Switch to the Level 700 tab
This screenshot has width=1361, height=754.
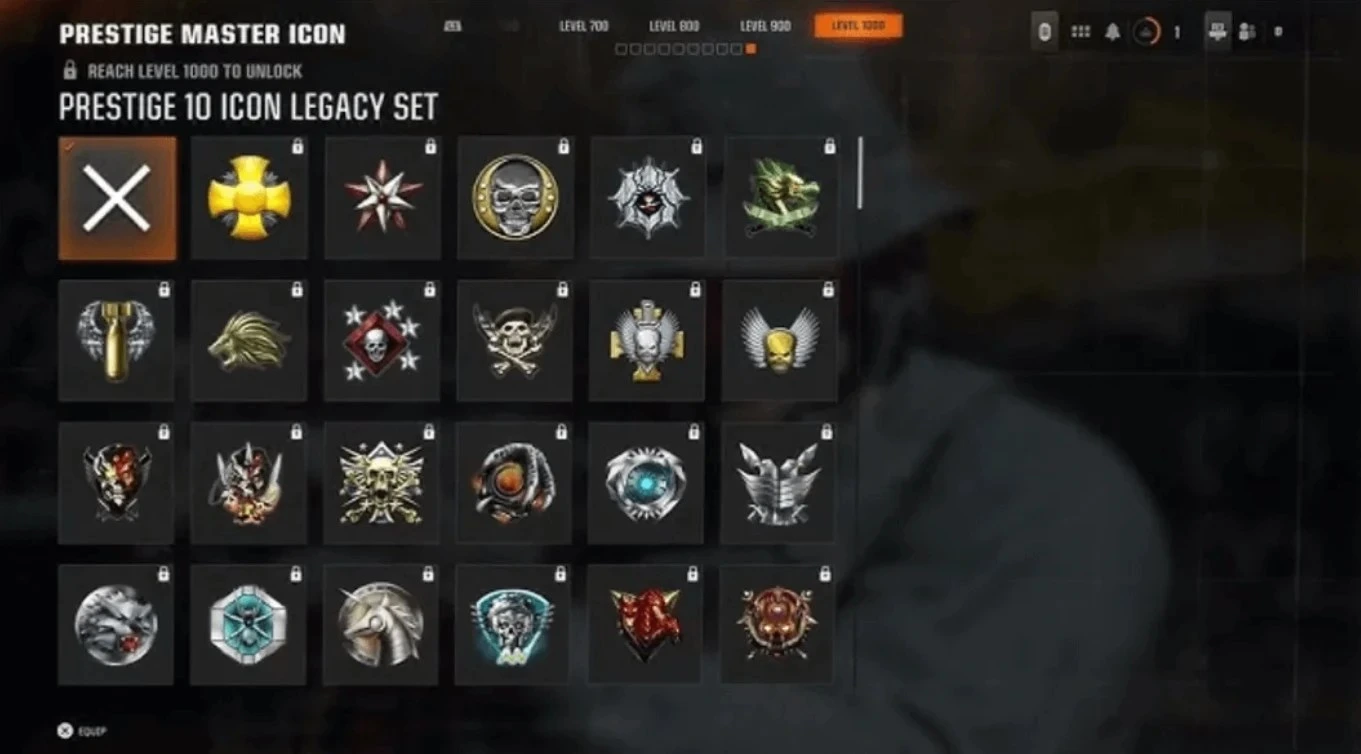coord(583,26)
